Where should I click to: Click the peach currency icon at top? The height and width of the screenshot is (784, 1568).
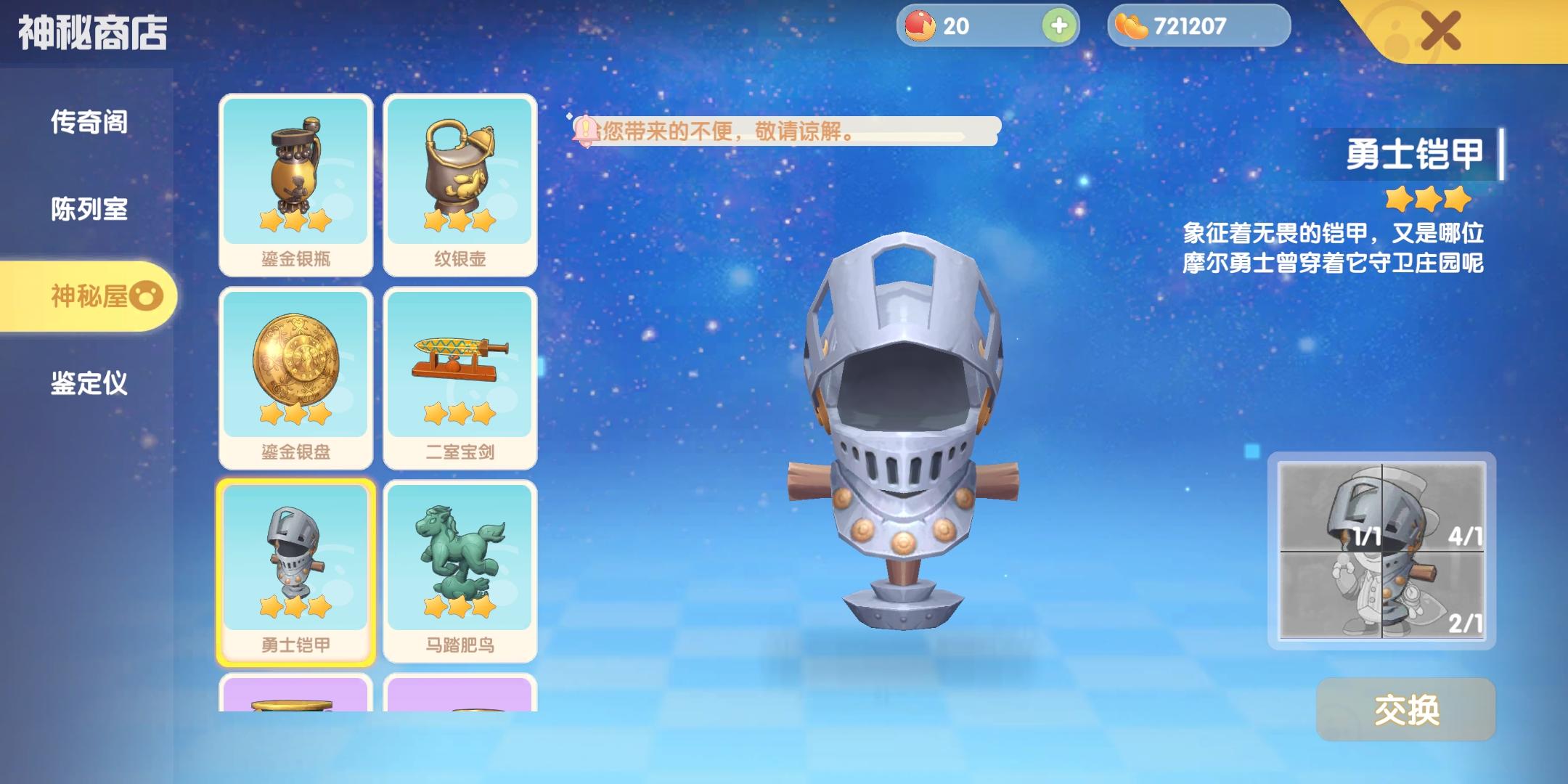tap(918, 25)
